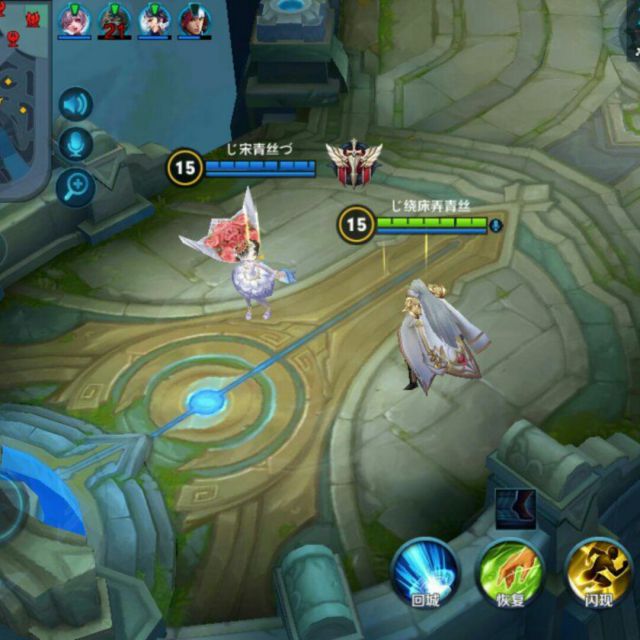640x640 pixels.
Task: Select the hero portrait showing 21
Action: pyautogui.click(x=114, y=19)
